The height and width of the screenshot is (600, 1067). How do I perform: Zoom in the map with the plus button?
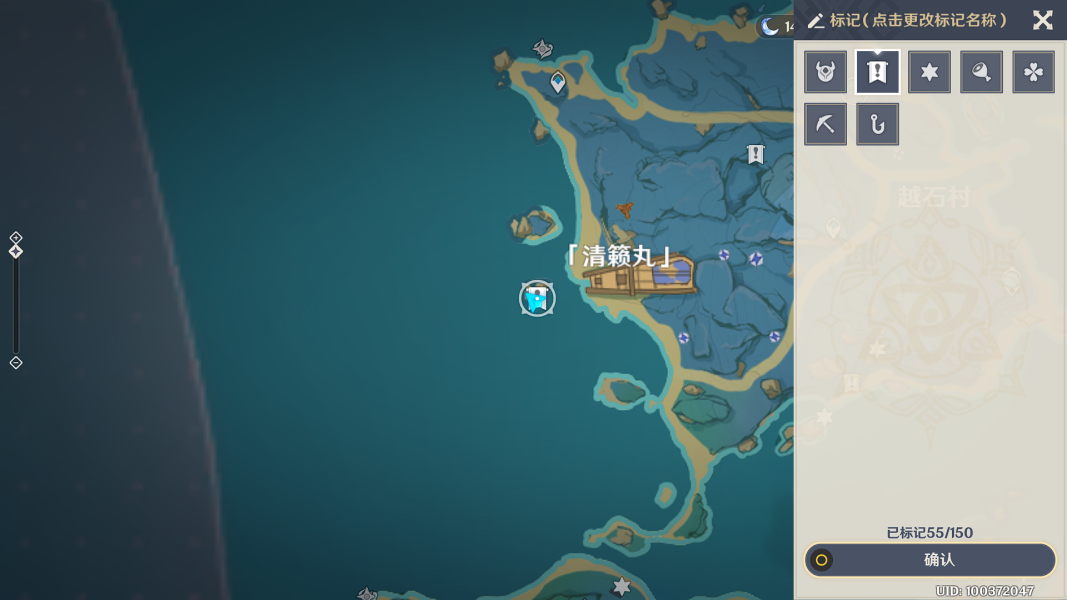coord(16,238)
